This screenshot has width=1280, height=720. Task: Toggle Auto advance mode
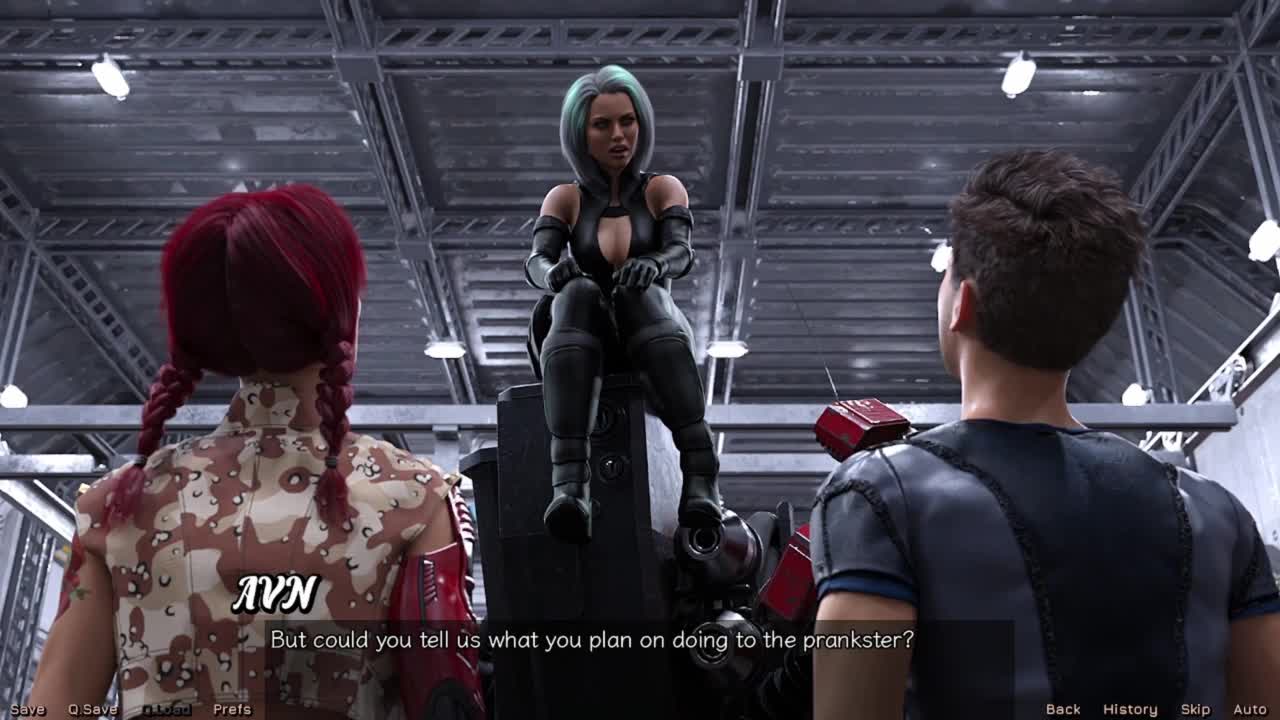point(1249,709)
